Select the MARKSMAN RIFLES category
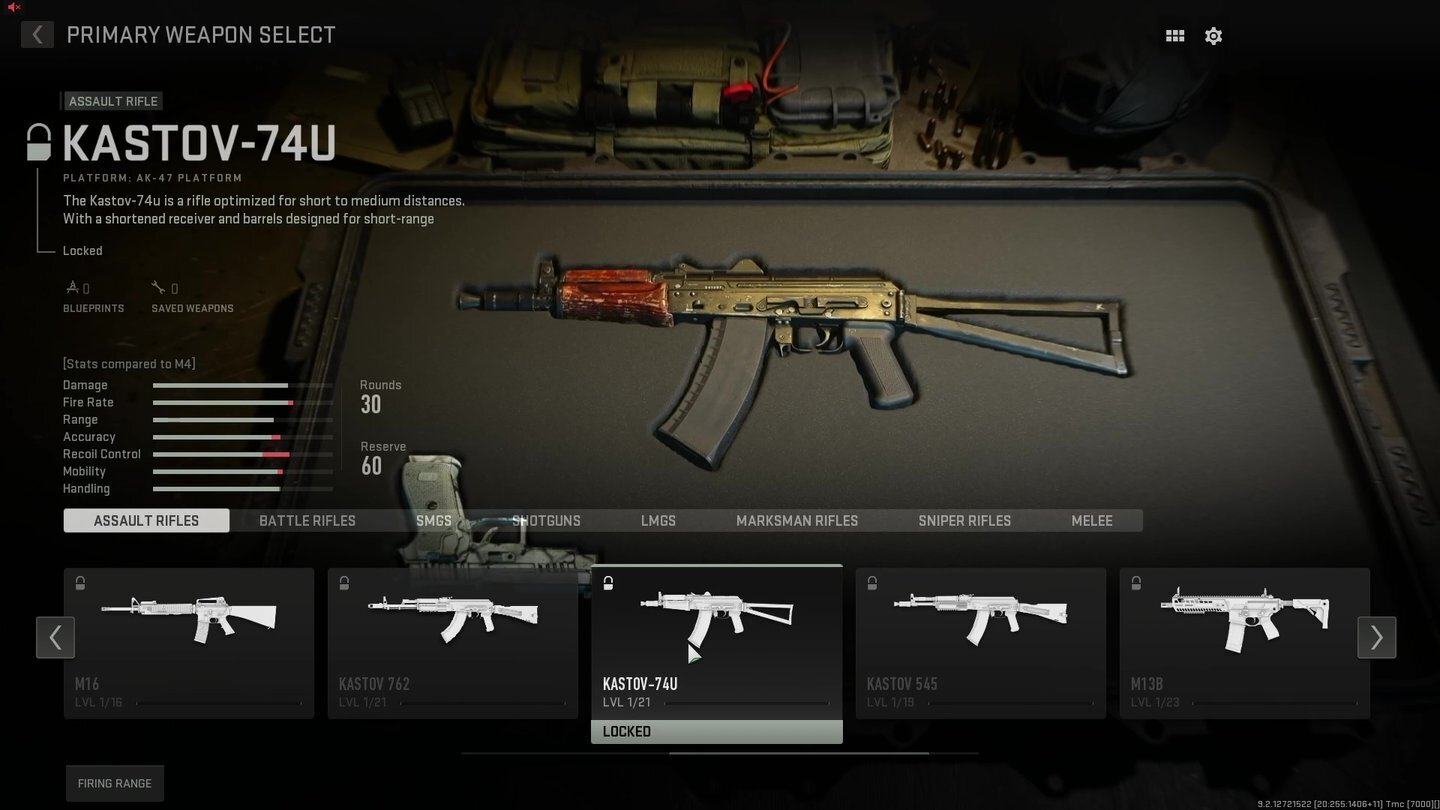The image size is (1440, 810). [x=797, y=520]
